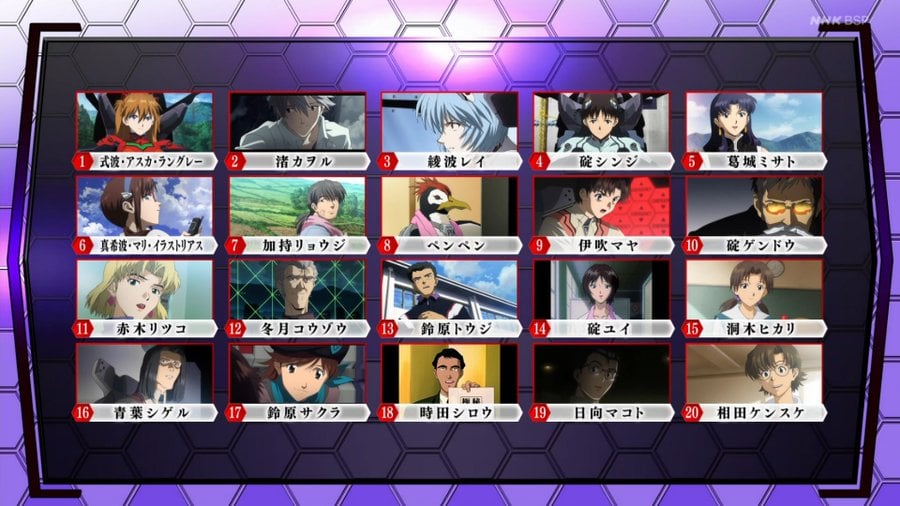
Task: Choose the 伊吹マヤ character tile
Action: [601, 206]
